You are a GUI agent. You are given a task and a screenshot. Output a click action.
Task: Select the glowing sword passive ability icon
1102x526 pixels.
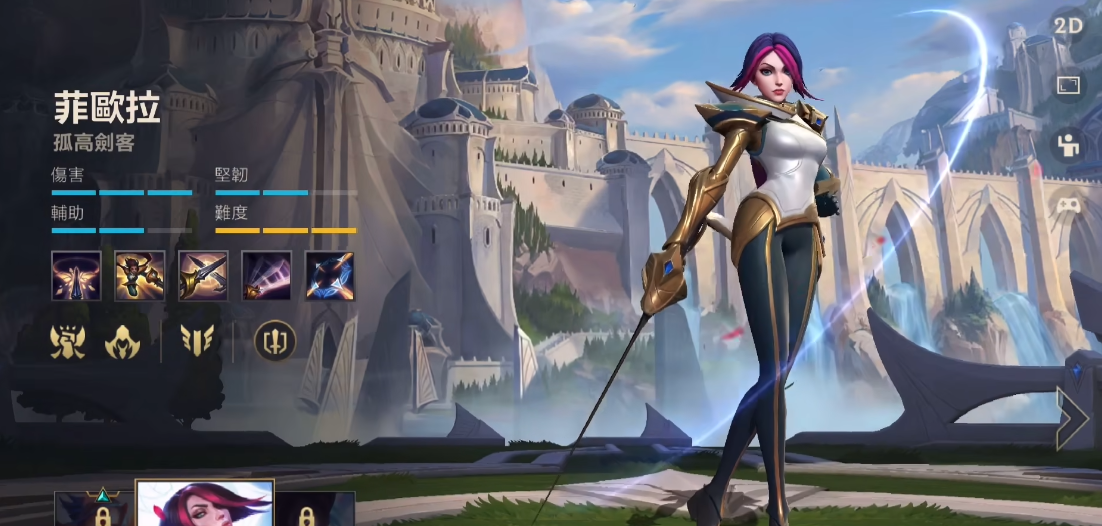(76, 276)
